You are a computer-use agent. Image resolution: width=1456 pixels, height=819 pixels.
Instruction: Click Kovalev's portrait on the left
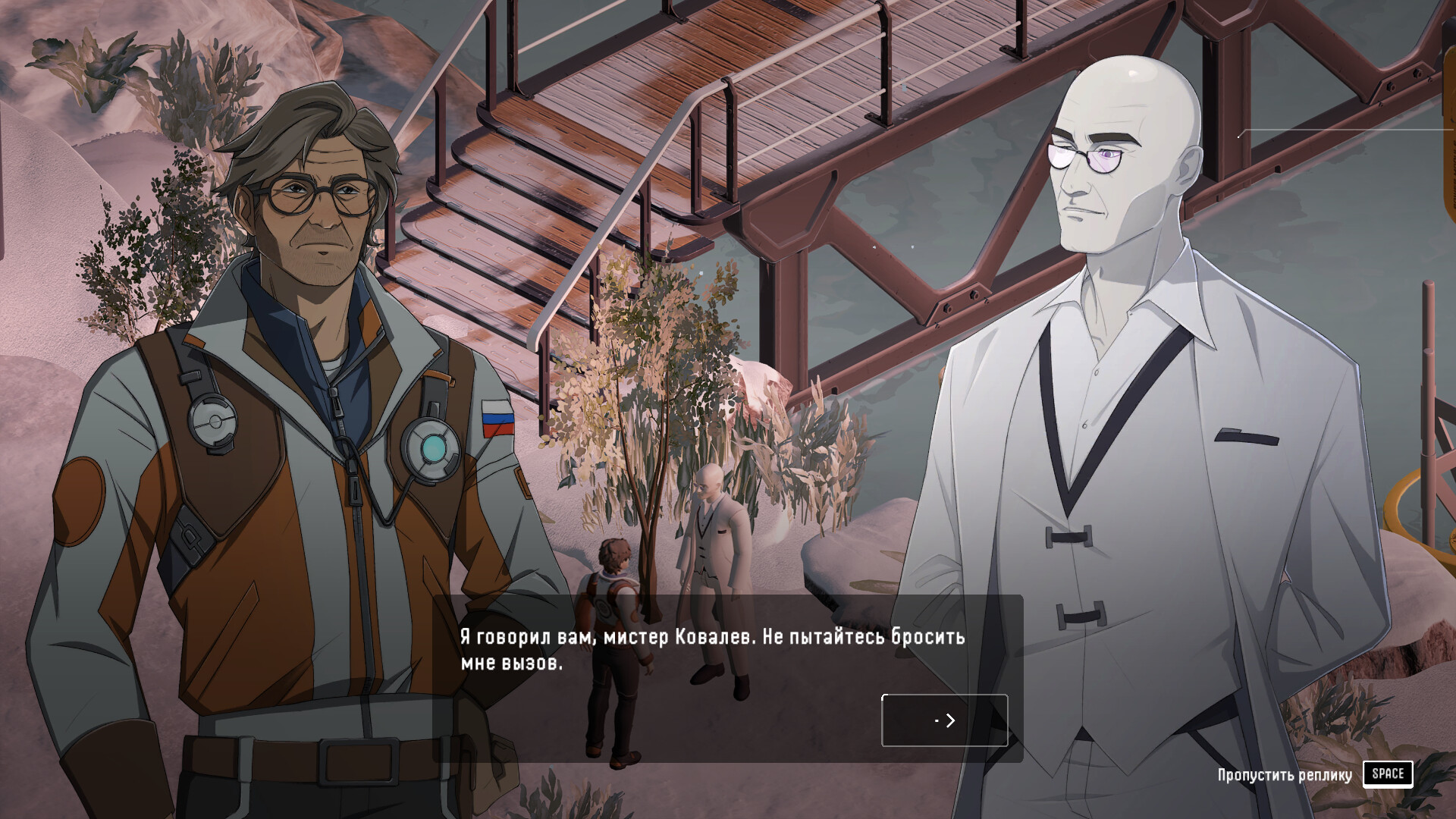303,379
